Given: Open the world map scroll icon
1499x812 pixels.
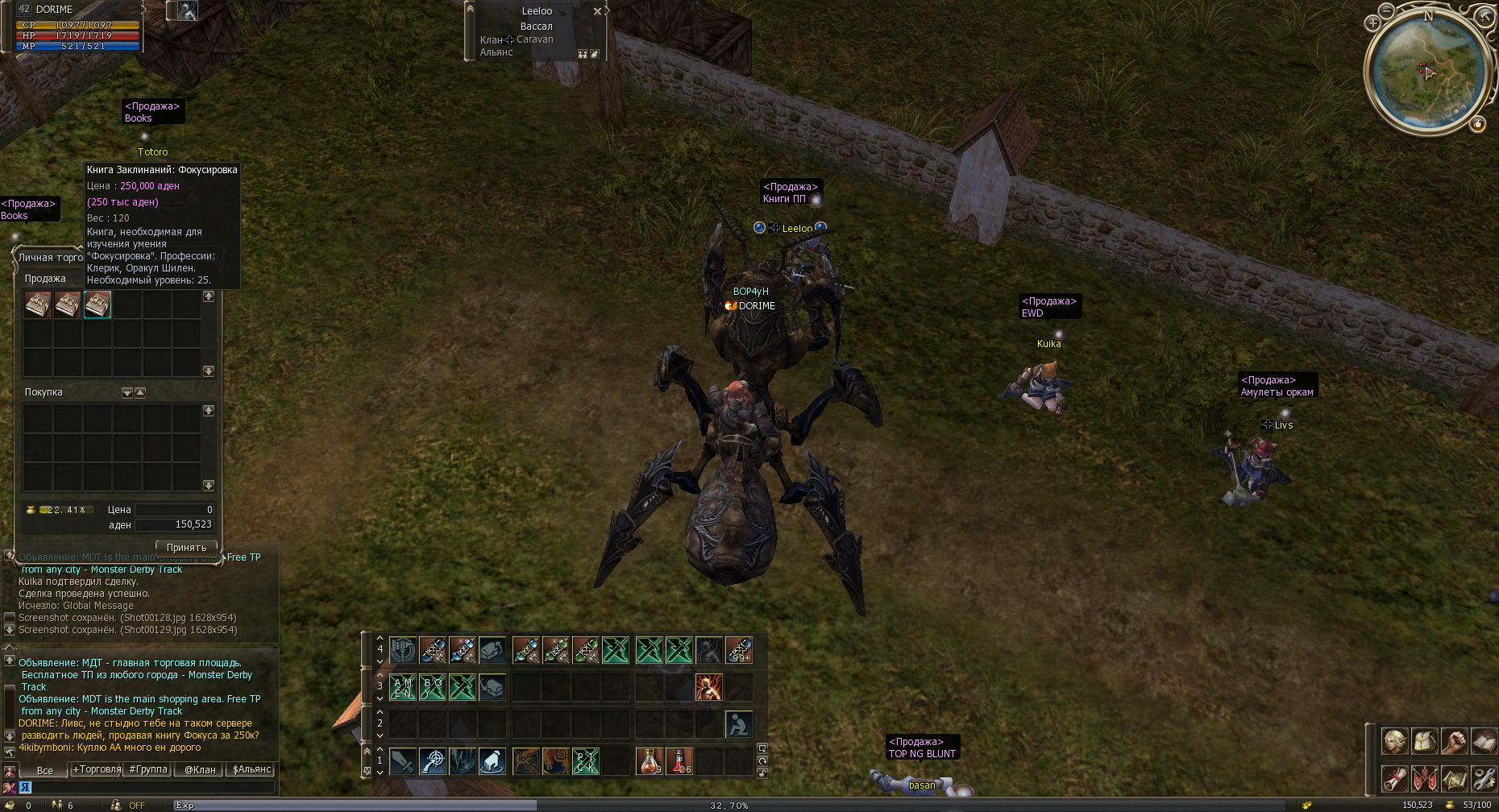Looking at the screenshot, I should point(1455,778).
